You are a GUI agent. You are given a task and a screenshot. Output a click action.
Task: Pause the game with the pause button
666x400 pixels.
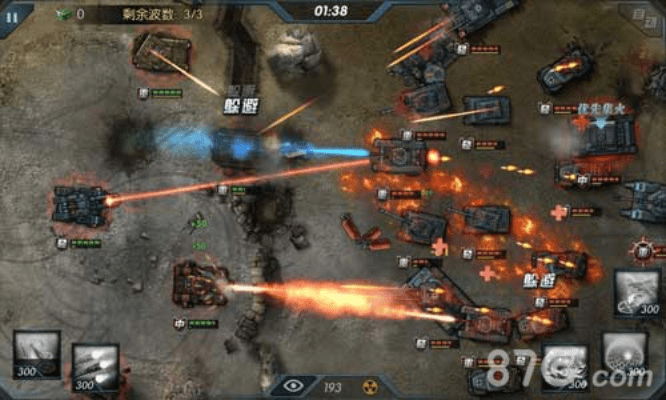pyautogui.click(x=12, y=16)
